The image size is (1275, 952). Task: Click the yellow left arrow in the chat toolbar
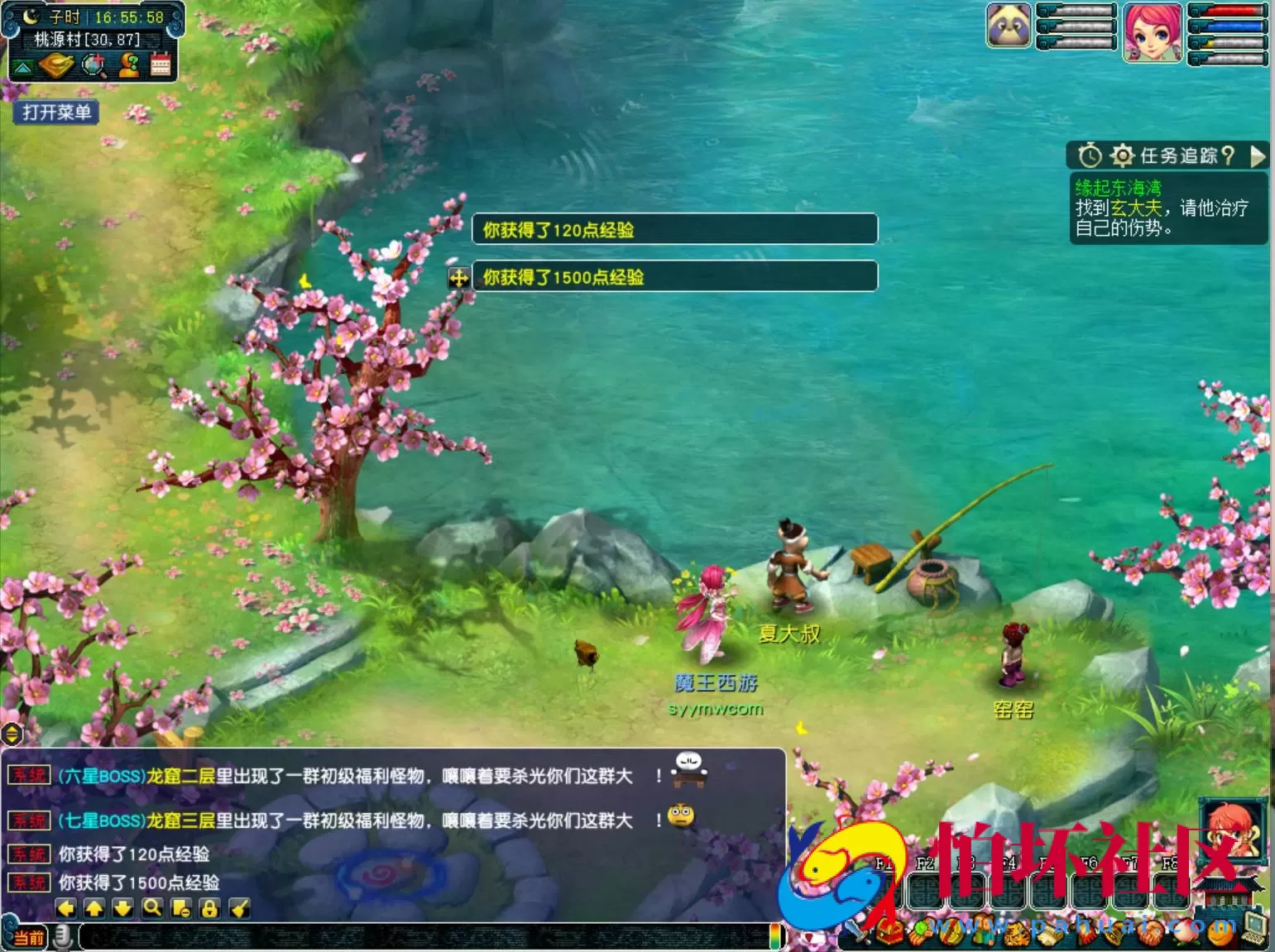[x=65, y=907]
